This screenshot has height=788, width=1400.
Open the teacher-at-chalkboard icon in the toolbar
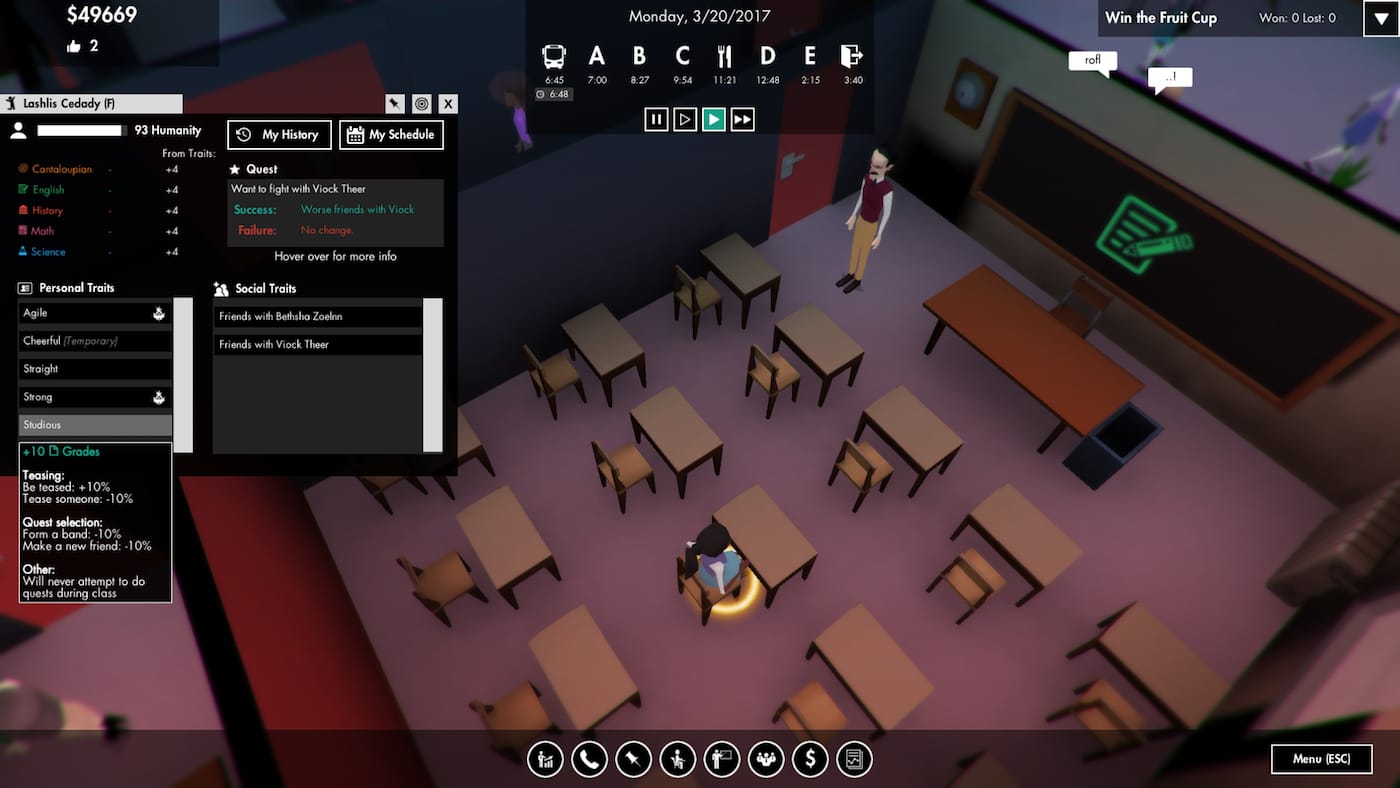(x=722, y=759)
